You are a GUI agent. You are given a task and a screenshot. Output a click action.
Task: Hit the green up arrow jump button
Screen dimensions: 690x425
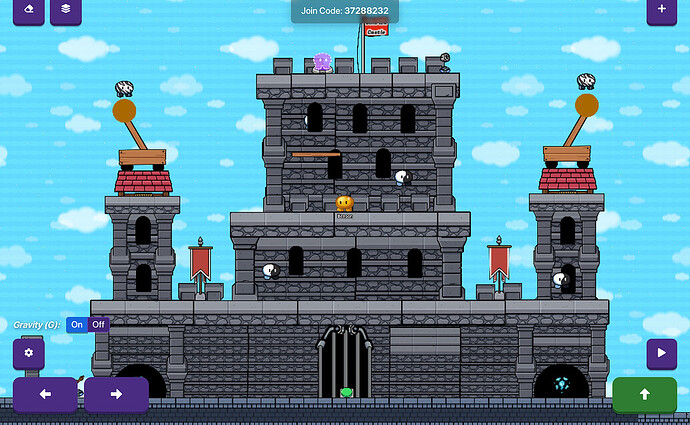[644, 394]
